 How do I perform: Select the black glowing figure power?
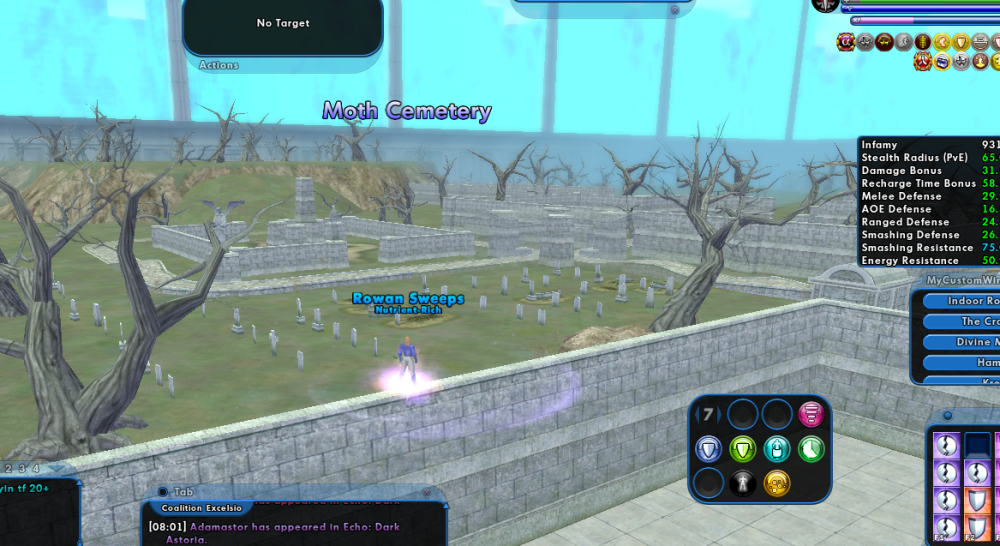[742, 483]
